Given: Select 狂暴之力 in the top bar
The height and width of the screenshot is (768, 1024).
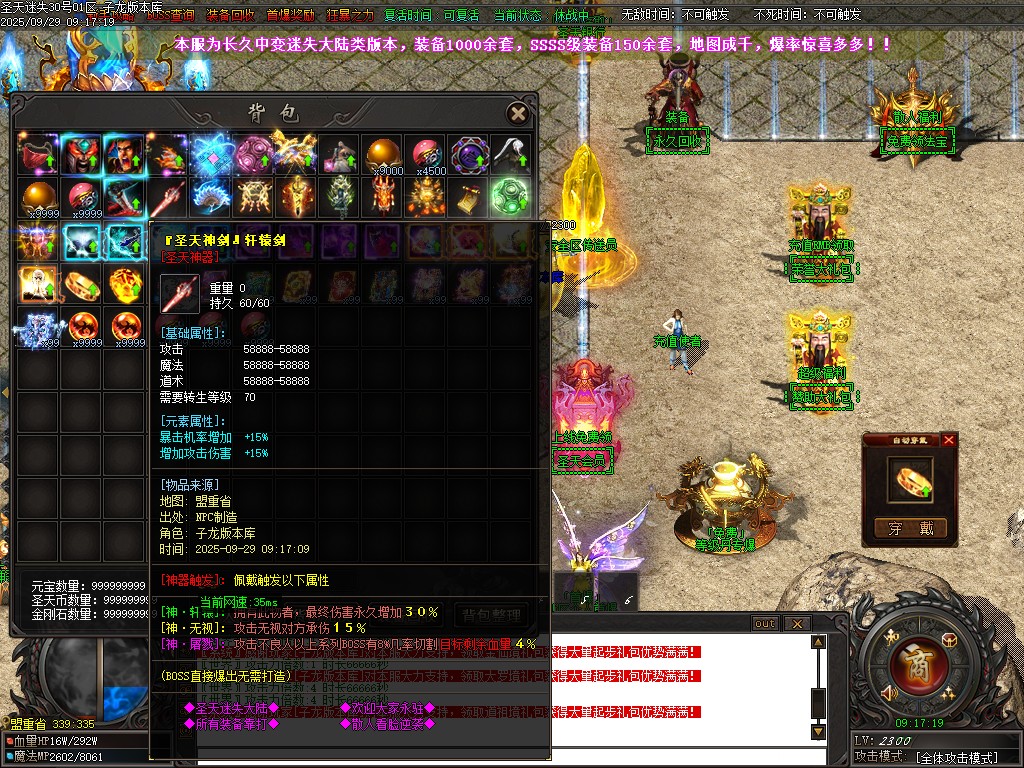Looking at the screenshot, I should [x=348, y=16].
